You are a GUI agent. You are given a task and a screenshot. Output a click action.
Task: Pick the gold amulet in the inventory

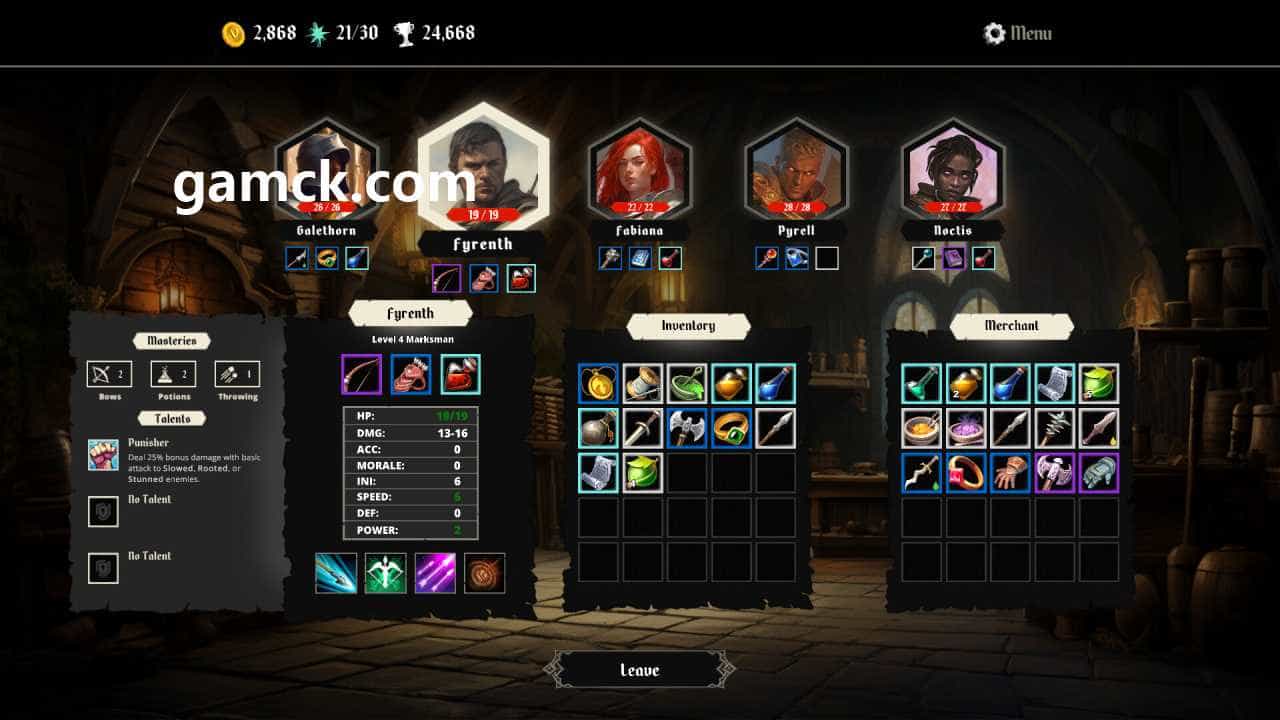(598, 383)
